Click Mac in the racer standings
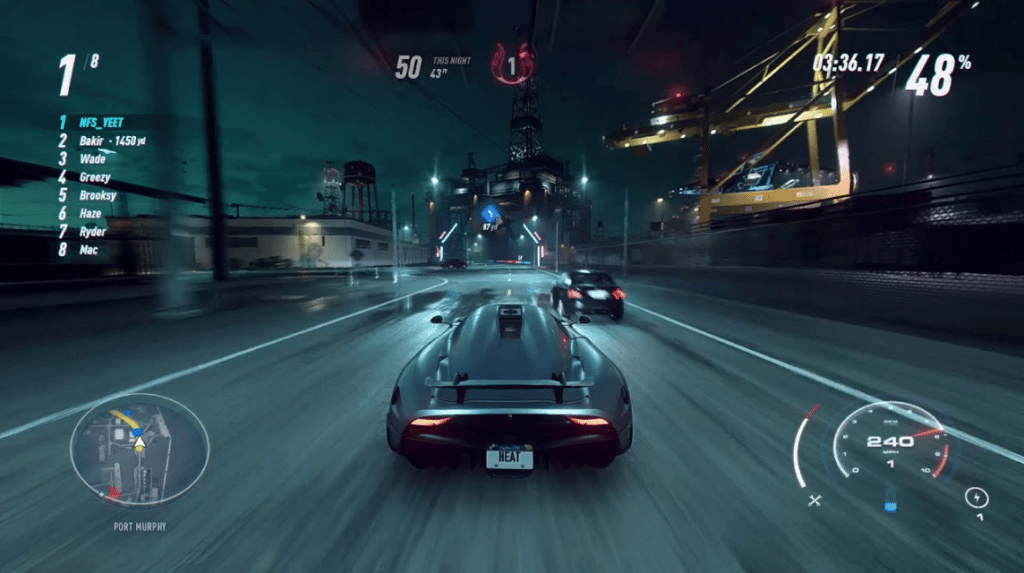This screenshot has height=573, width=1024. coord(87,249)
